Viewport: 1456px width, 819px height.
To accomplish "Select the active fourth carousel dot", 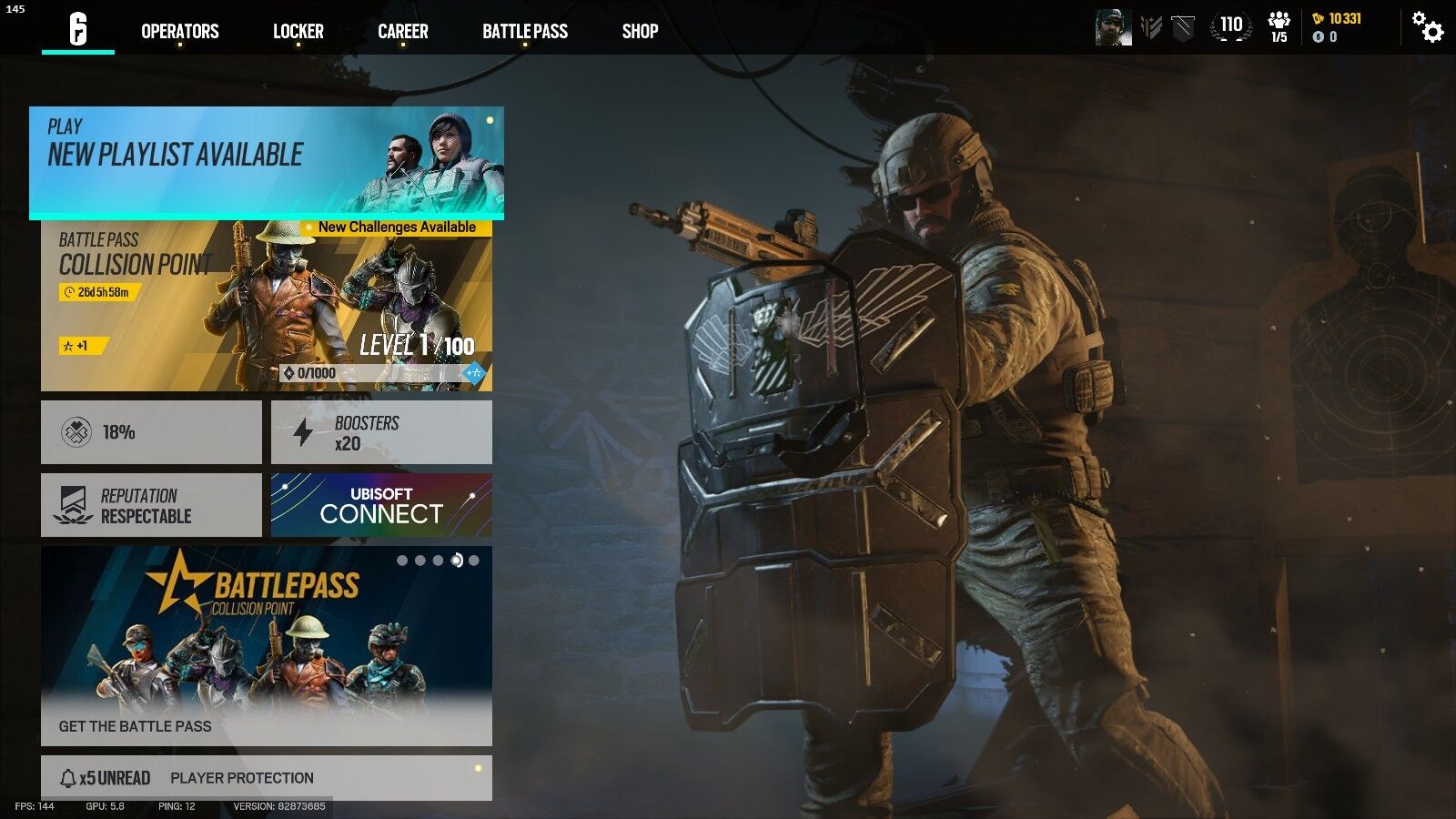I will (457, 560).
